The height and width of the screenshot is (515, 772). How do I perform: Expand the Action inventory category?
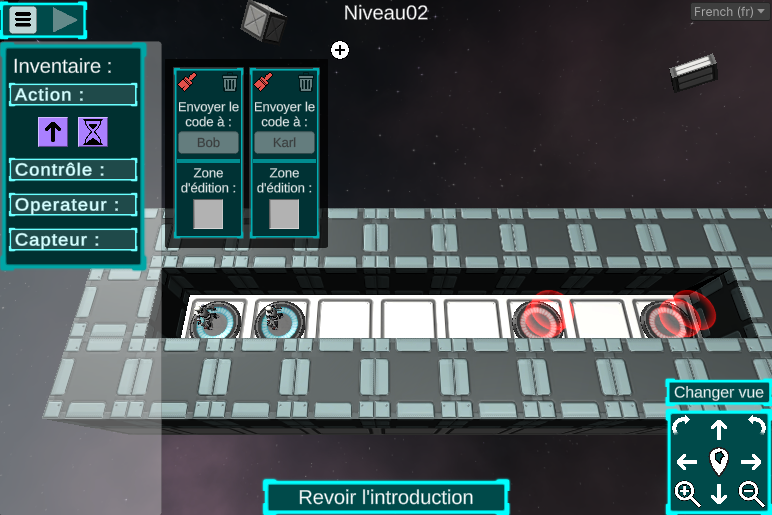(x=73, y=95)
